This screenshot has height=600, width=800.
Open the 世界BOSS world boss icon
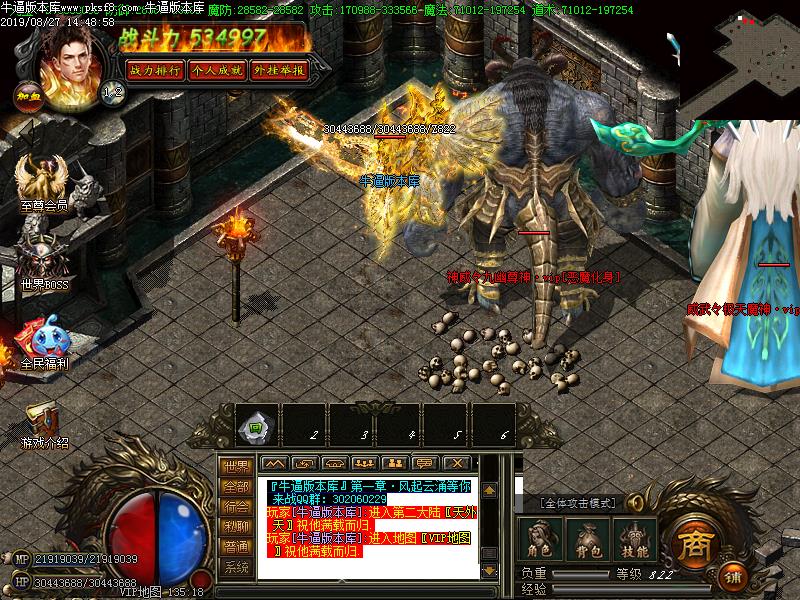point(42,260)
